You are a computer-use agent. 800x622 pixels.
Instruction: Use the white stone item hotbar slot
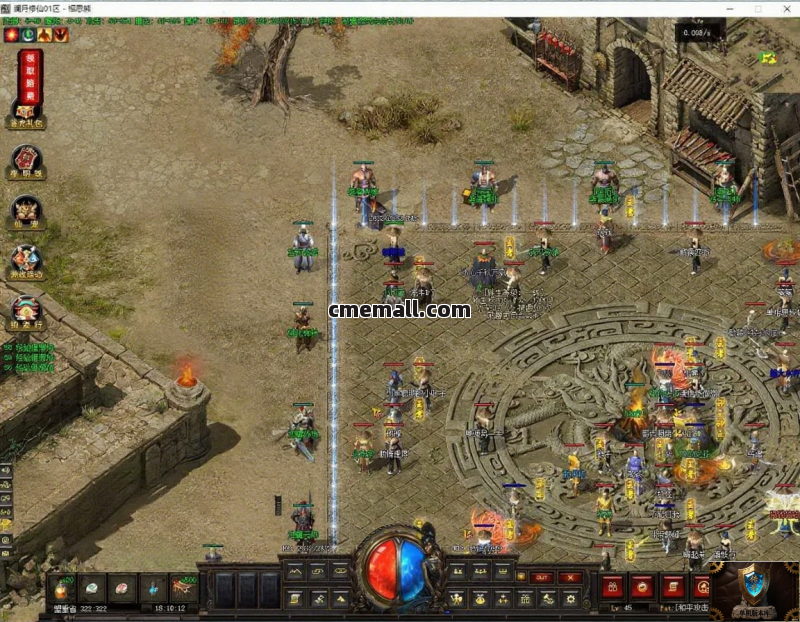pyautogui.click(x=92, y=589)
